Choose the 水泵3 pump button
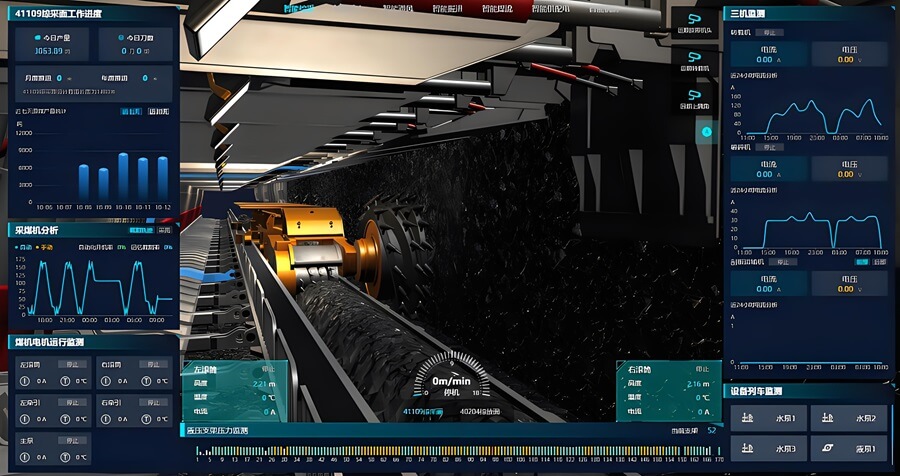Viewport: 900px width, 476px height. pyautogui.click(x=768, y=449)
